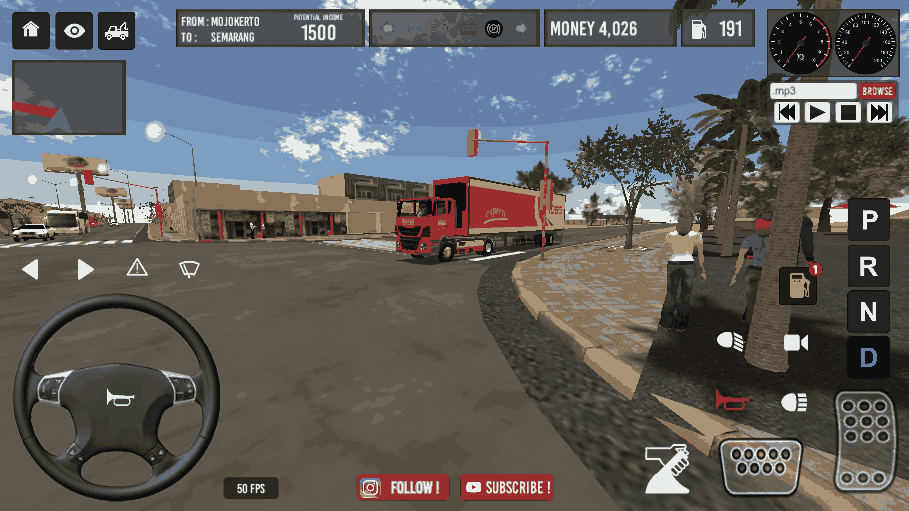Shift the gear to Reverse
909x511 pixels.
(x=868, y=266)
